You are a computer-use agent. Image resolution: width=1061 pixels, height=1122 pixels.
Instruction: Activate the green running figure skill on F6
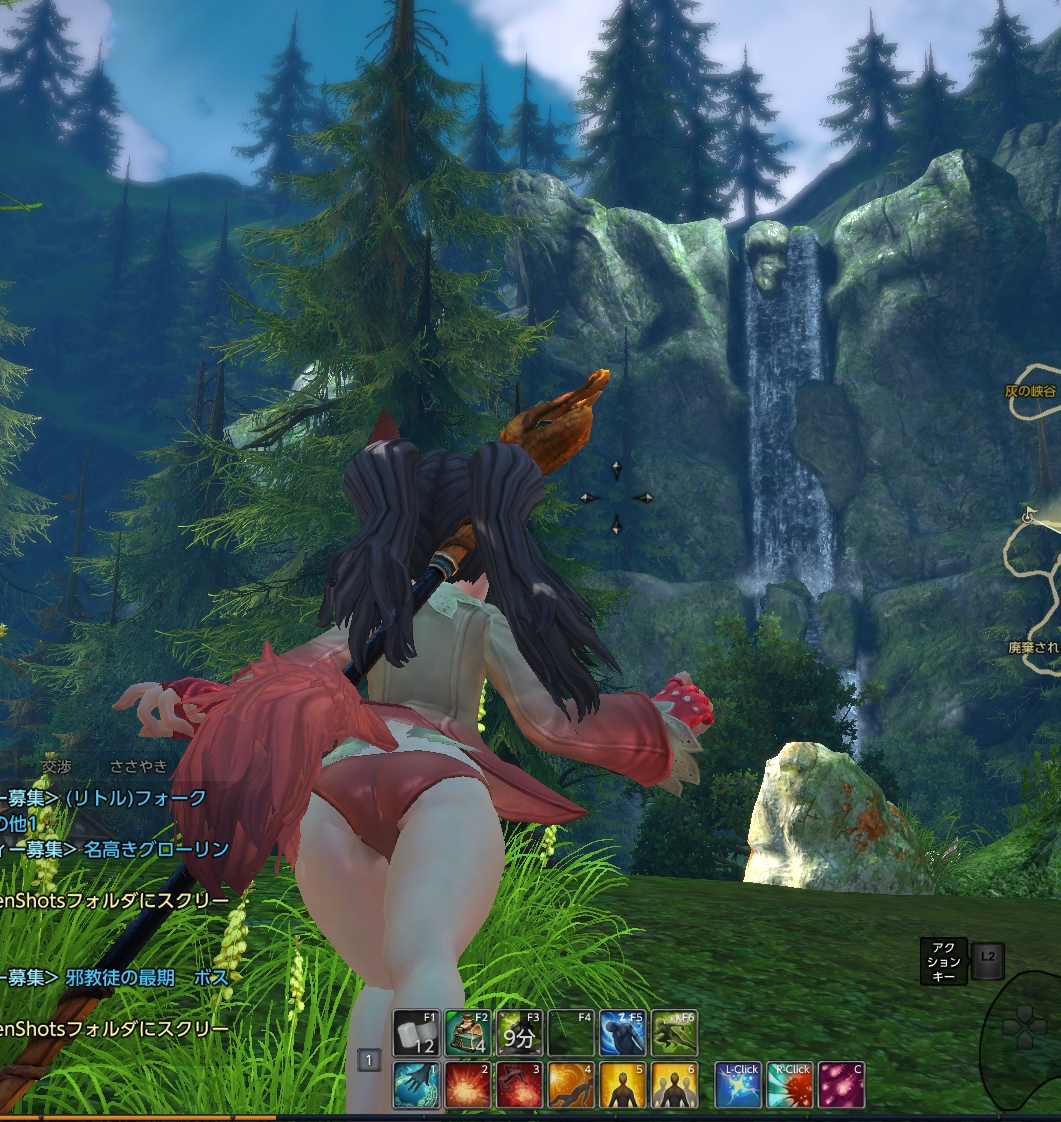tap(674, 1034)
